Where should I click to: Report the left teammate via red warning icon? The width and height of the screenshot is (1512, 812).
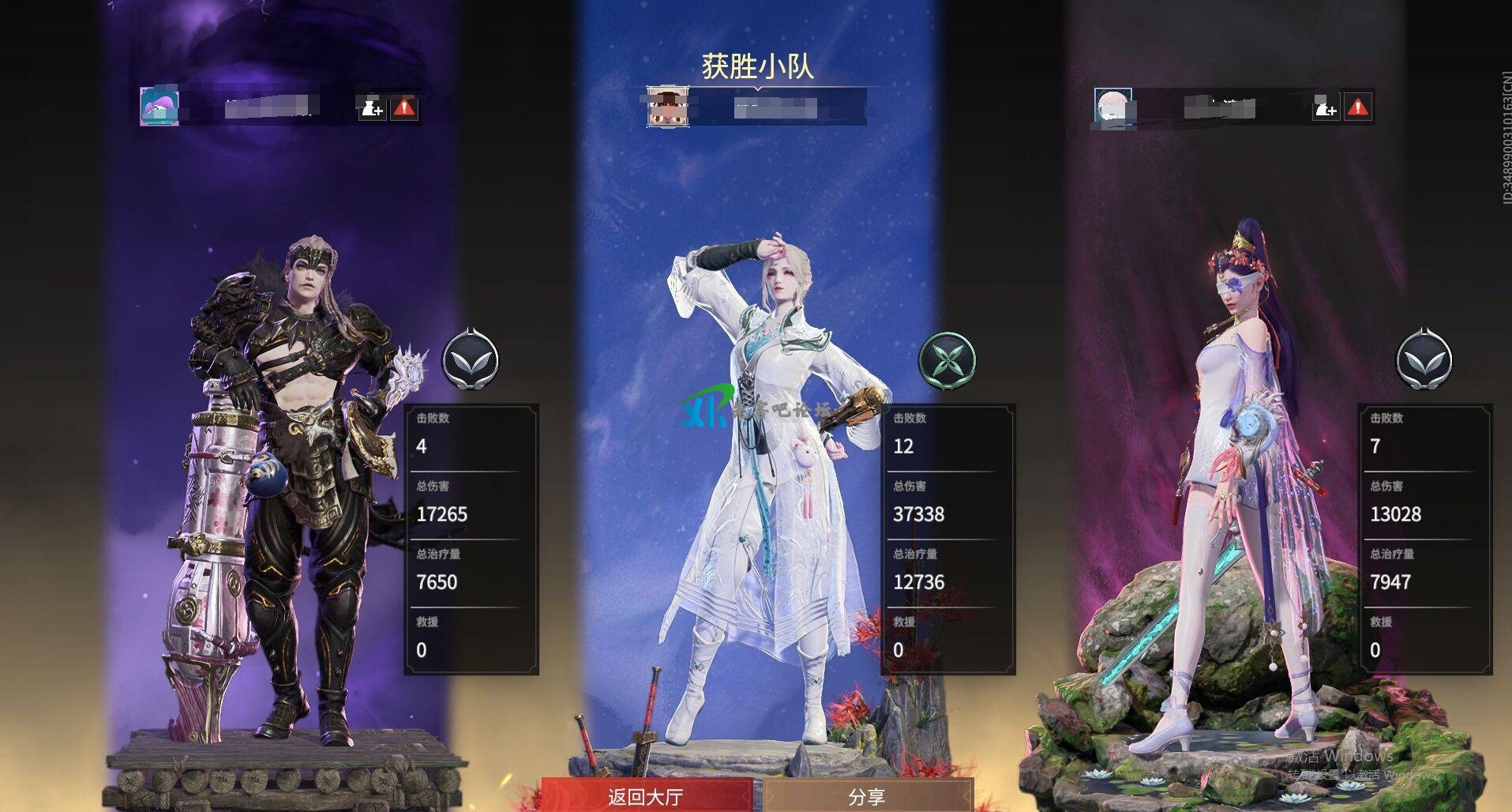403,110
